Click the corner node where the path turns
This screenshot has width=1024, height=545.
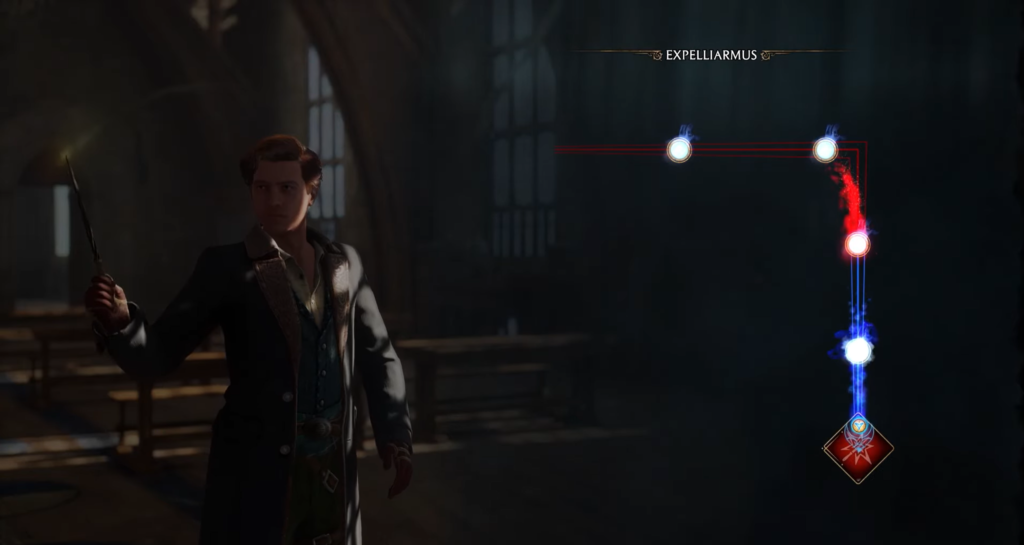click(x=825, y=150)
